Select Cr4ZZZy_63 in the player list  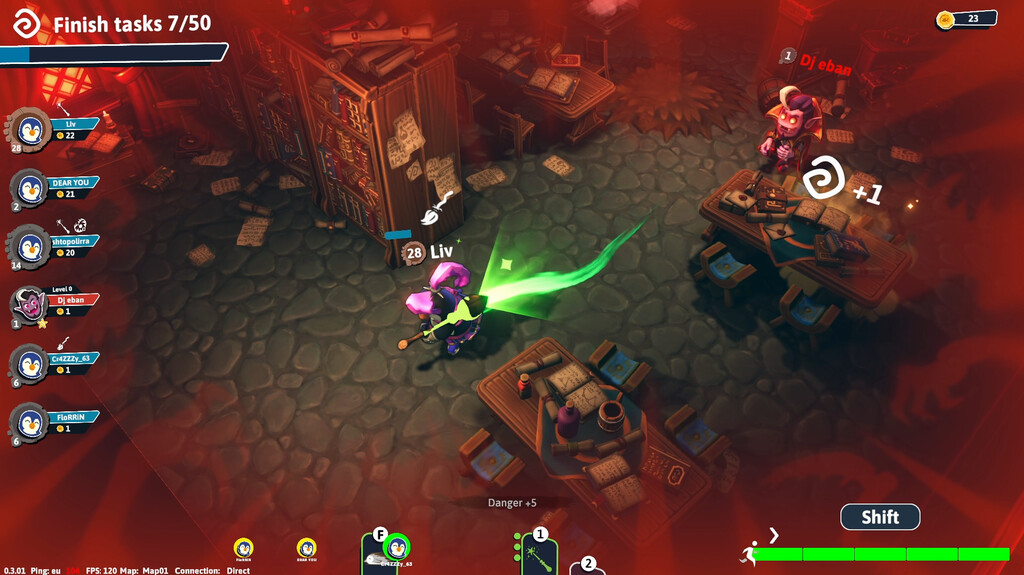(x=55, y=363)
